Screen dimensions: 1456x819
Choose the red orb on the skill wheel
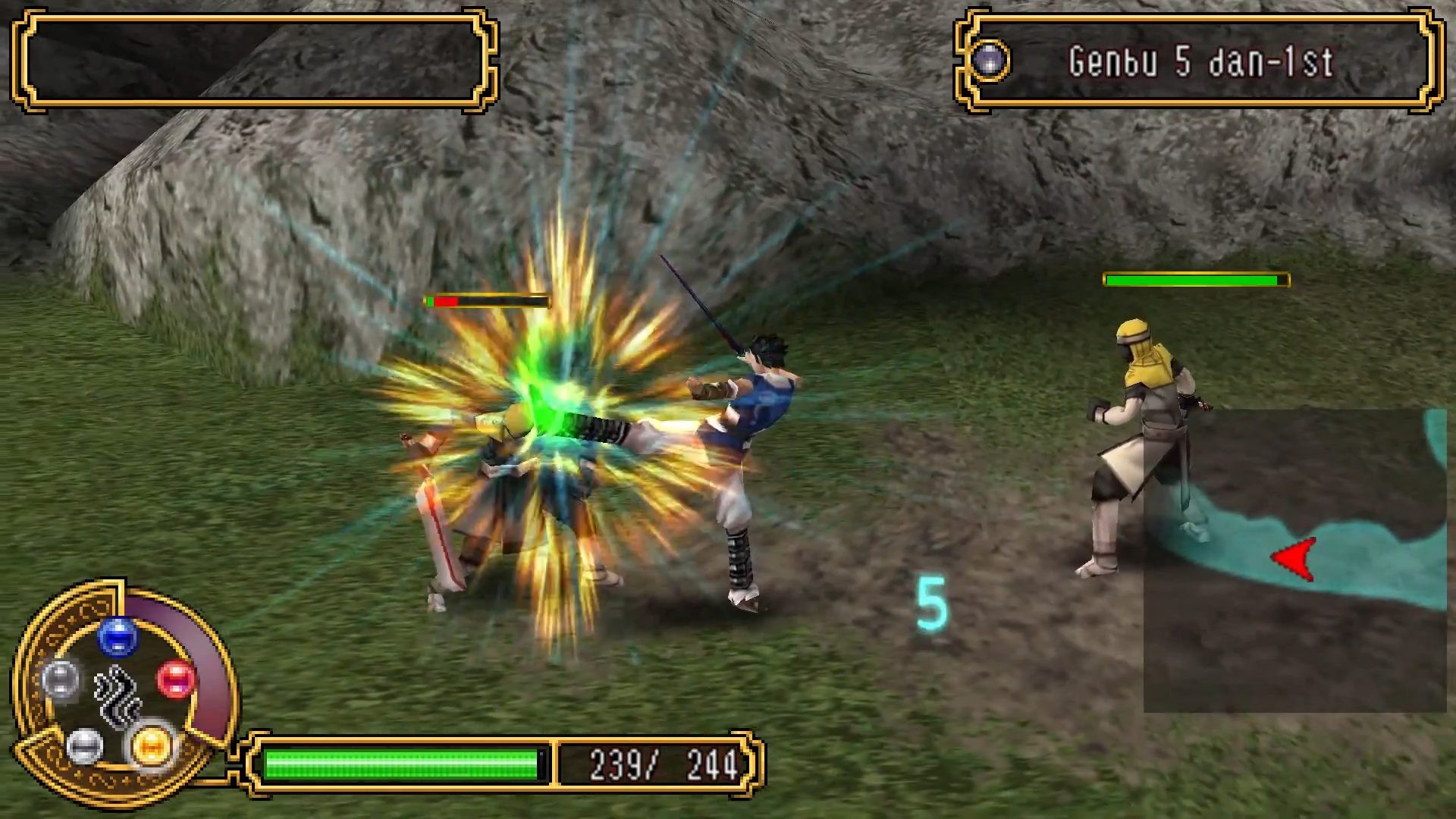click(176, 678)
